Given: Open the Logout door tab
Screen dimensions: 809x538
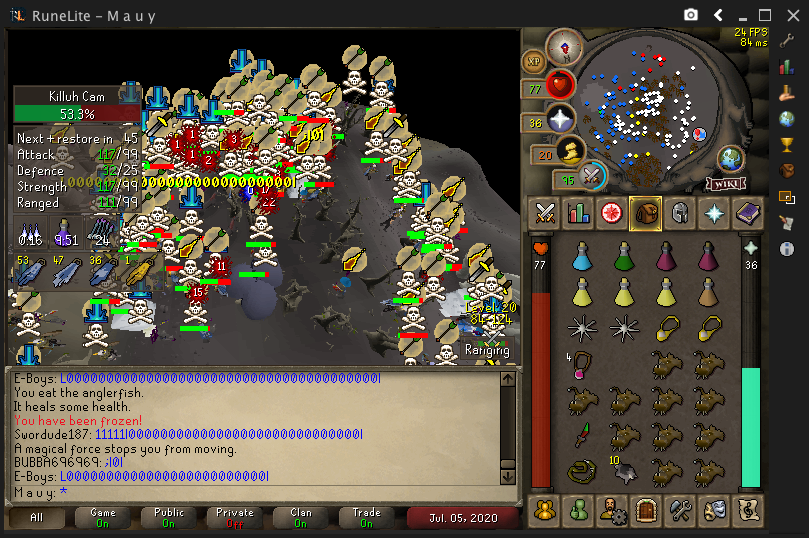Looking at the screenshot, I should (x=645, y=509).
